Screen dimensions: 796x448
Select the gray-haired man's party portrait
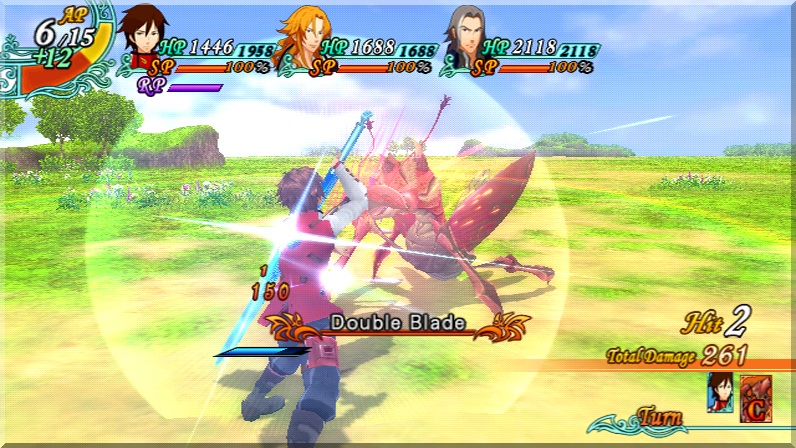[461, 39]
